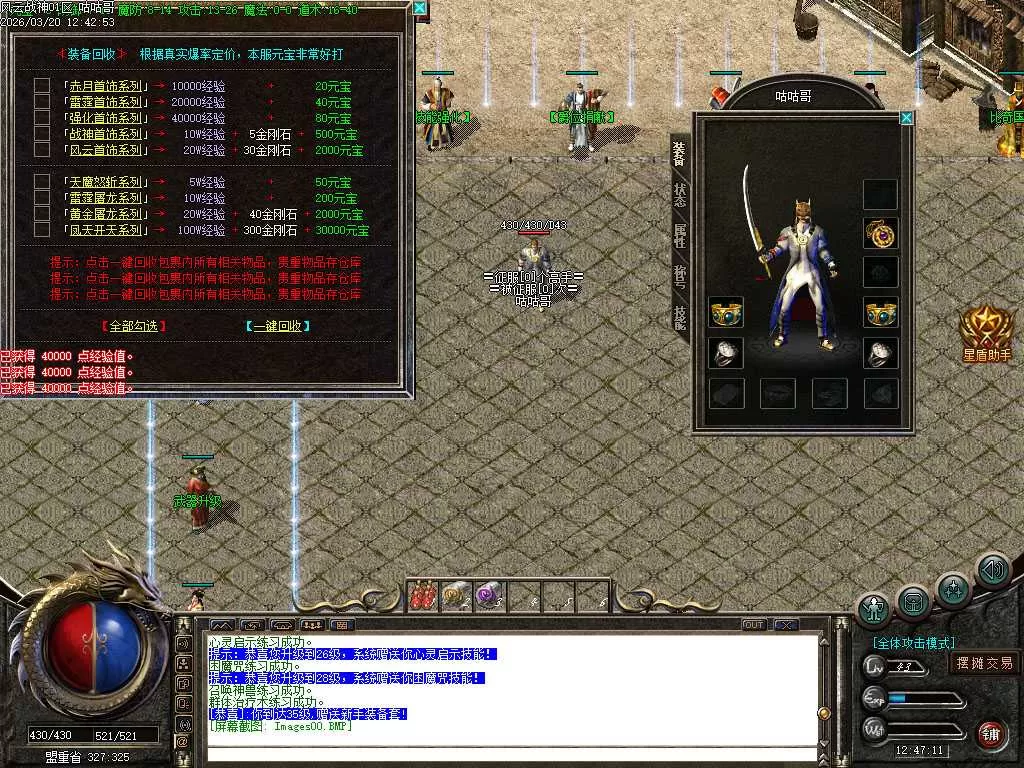Viewport: 1024px width, 768px height.
Task: Open the round red 铺 shop button
Action: coord(991,733)
